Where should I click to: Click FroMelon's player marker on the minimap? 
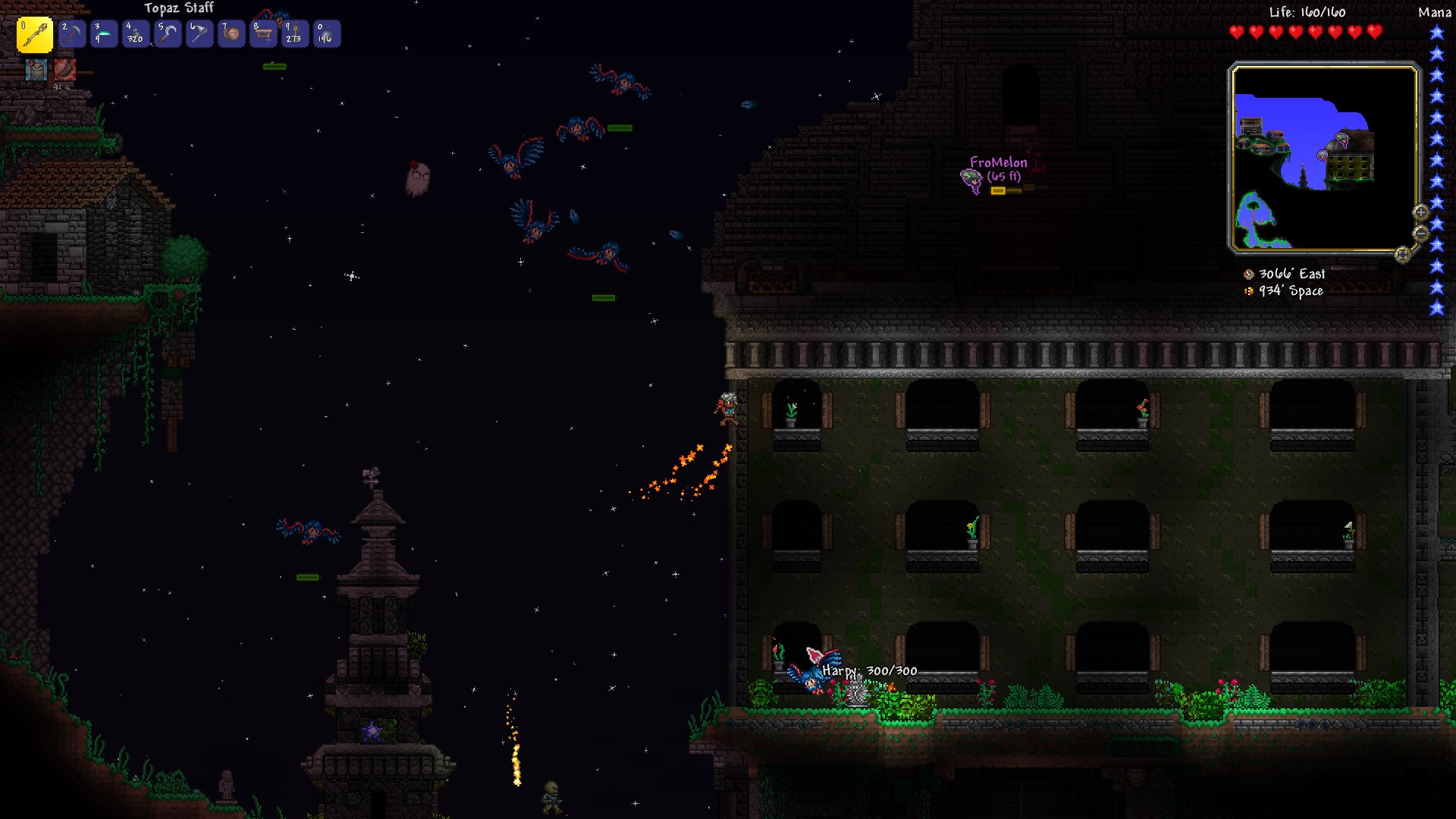tap(1341, 140)
